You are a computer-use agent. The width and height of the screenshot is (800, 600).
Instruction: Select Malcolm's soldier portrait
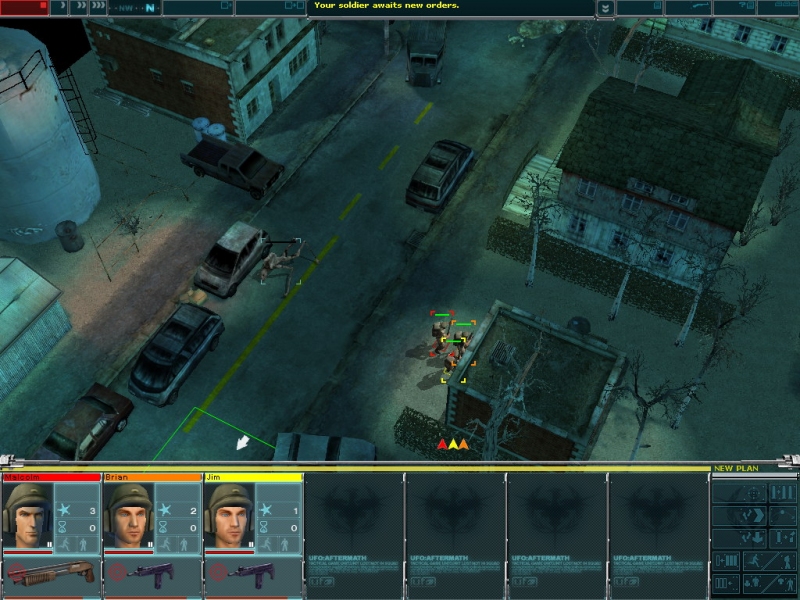27,517
